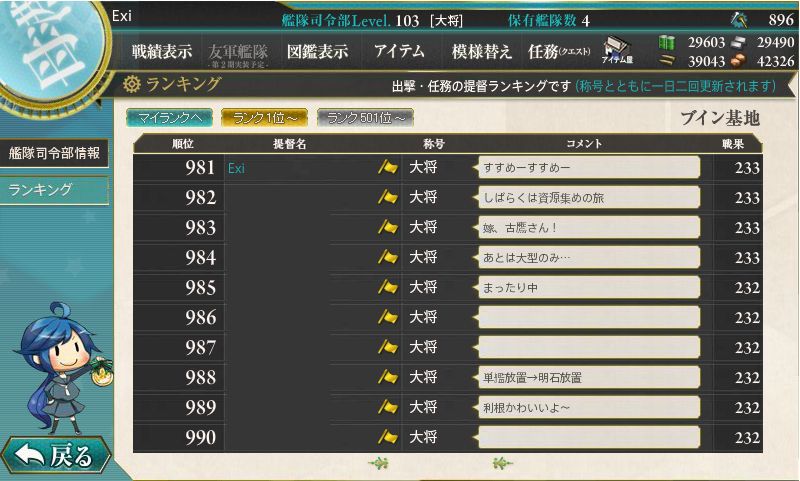Open 任務 (クエスト) quest list
This screenshot has width=800, height=481.
(x=559, y=52)
